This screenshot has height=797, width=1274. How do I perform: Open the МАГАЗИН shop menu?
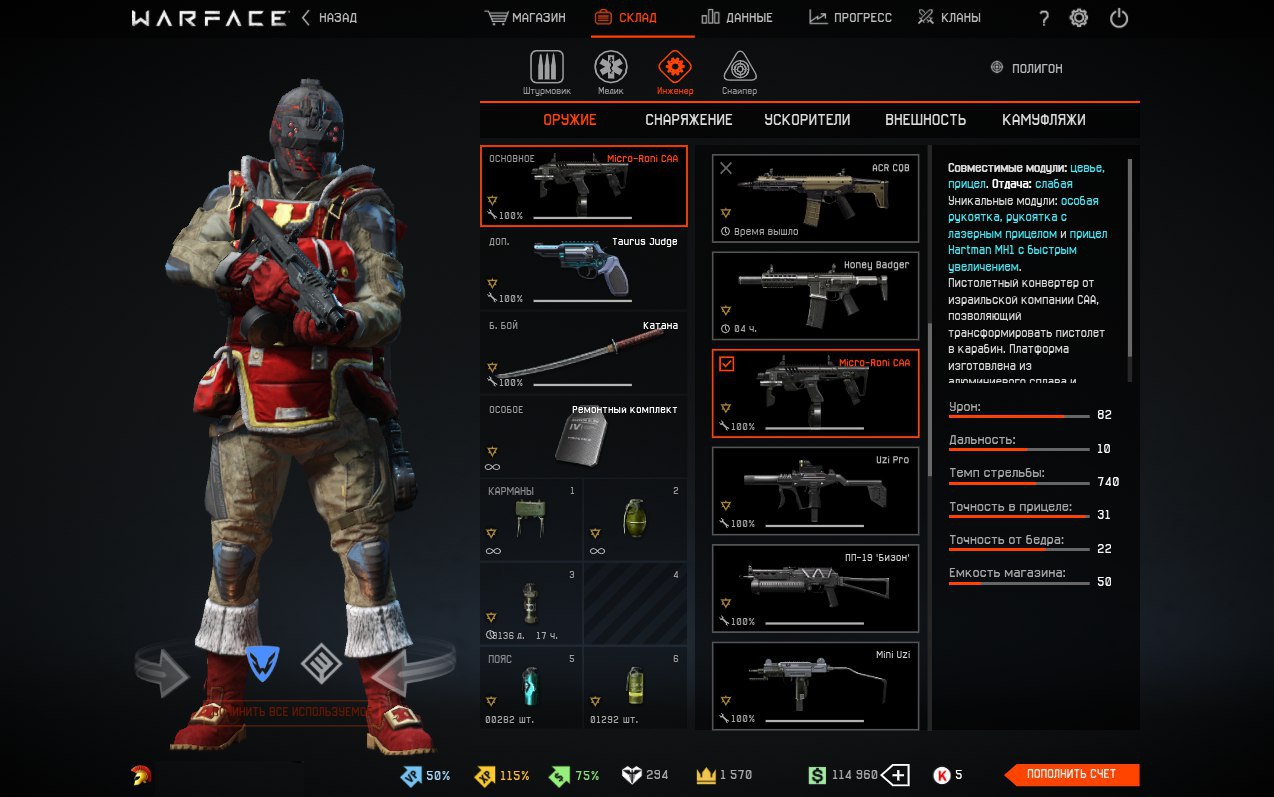tap(525, 18)
